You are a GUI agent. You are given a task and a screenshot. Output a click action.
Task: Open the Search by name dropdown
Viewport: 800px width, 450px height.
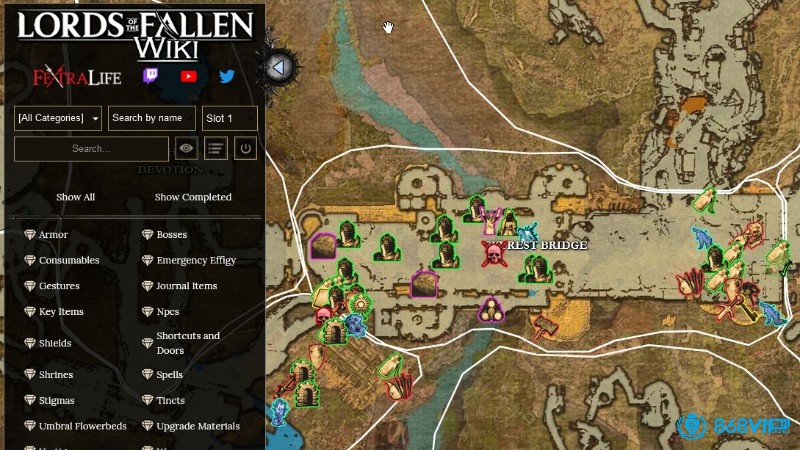click(x=151, y=118)
